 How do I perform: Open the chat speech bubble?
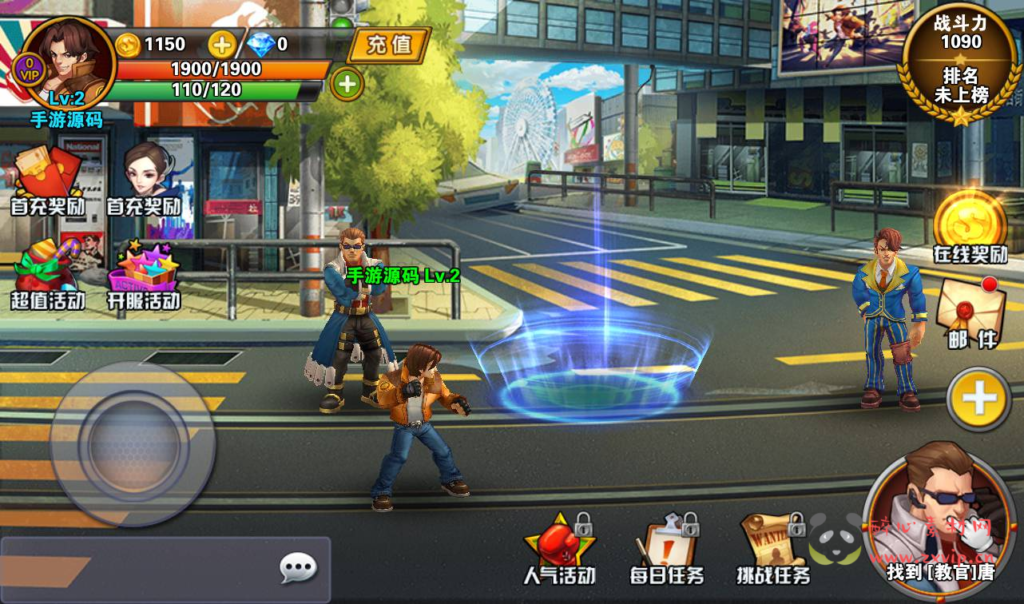297,569
